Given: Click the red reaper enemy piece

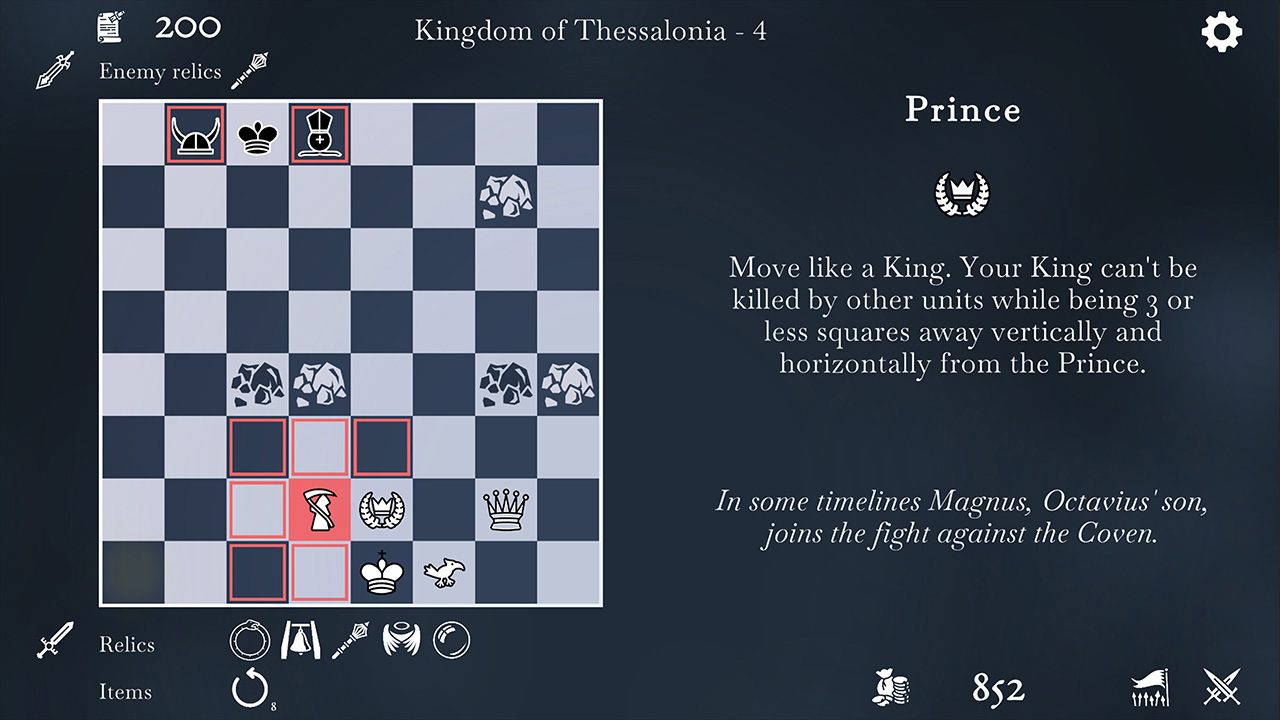Looking at the screenshot, I should coord(319,510).
